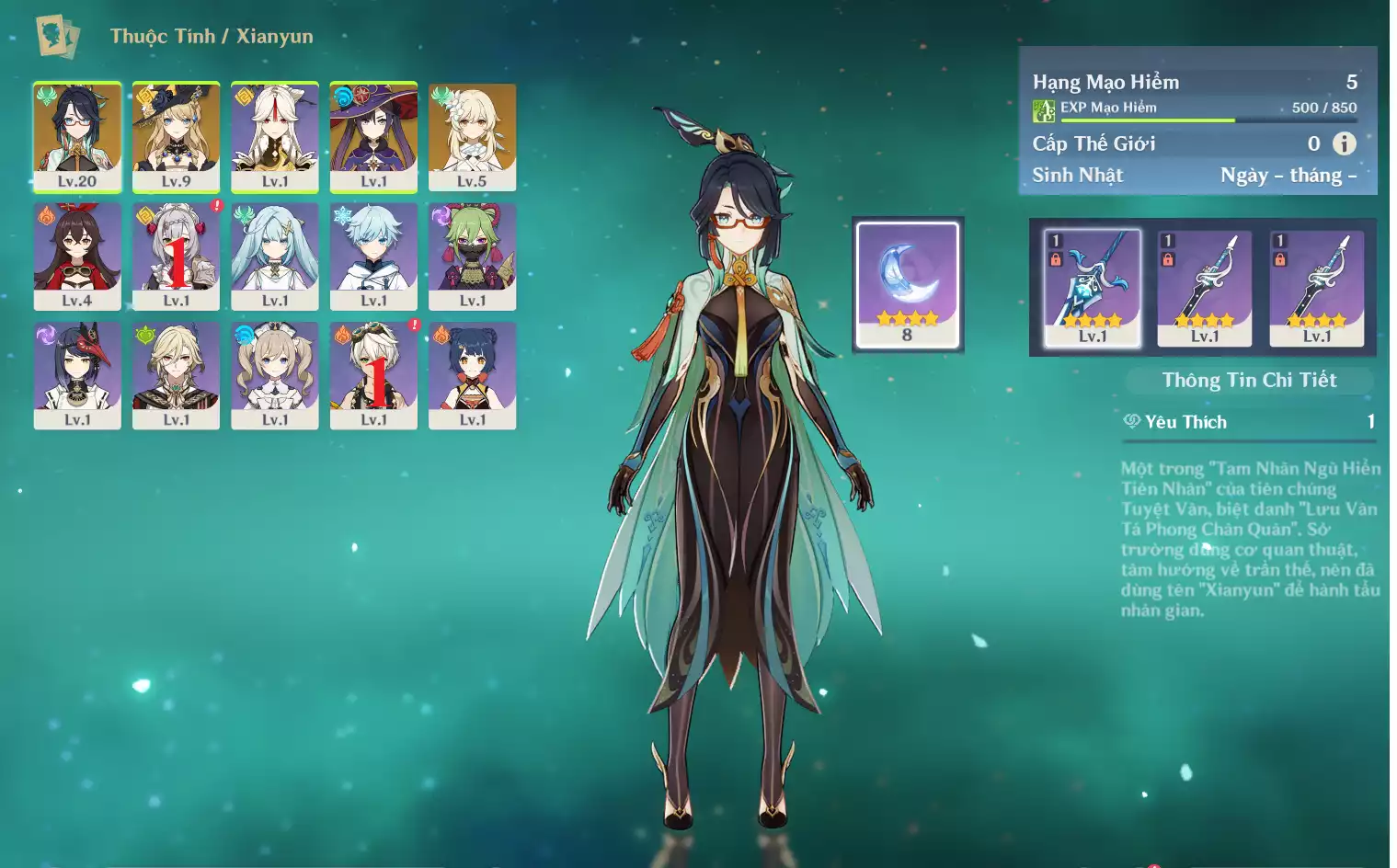
Task: Click the character cards icon beside Thuộc Tính
Action: [x=57, y=36]
